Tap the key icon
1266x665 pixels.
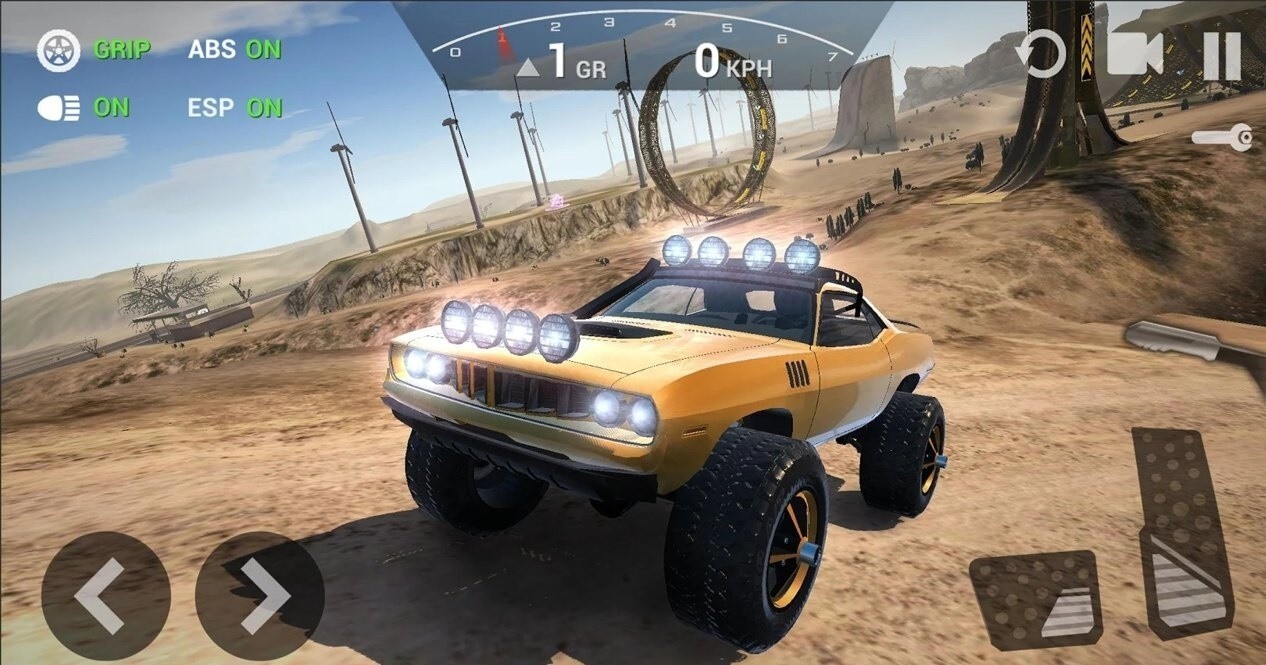(x=1223, y=138)
